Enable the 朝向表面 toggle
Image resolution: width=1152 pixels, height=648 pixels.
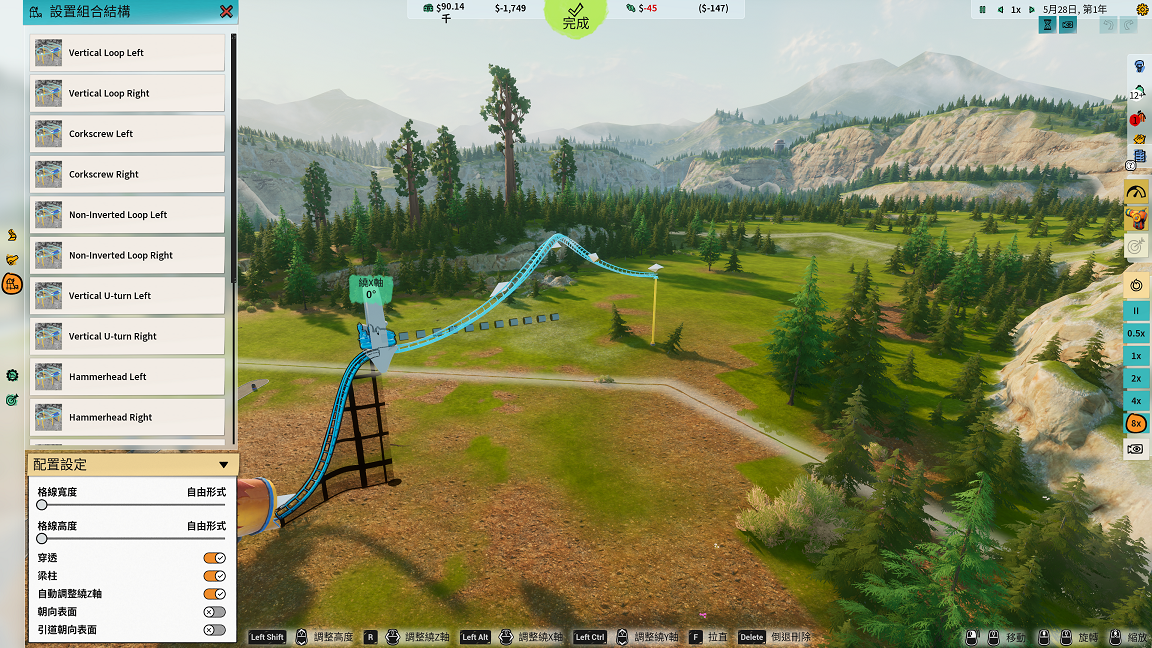pyautogui.click(x=214, y=612)
